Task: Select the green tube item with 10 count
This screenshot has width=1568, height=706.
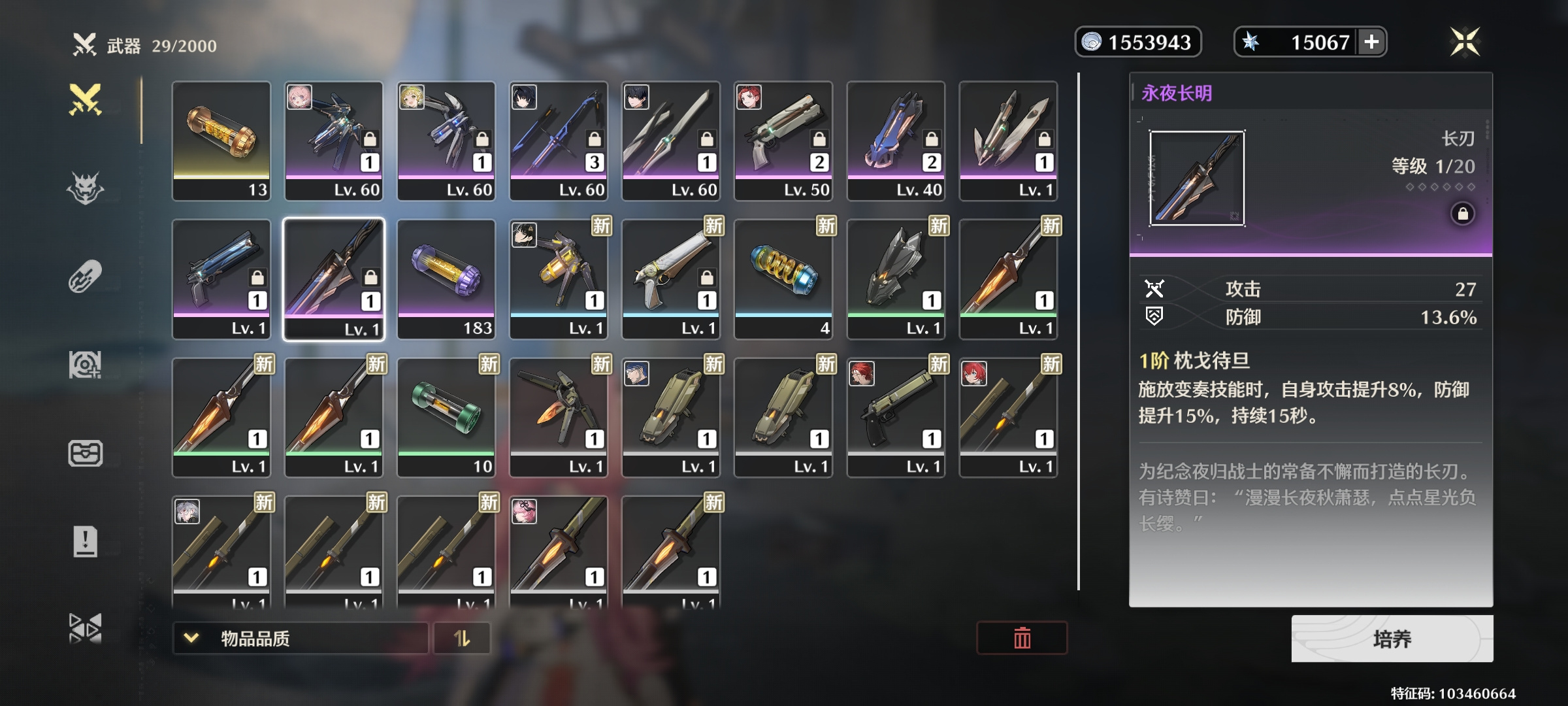Action: click(x=446, y=418)
